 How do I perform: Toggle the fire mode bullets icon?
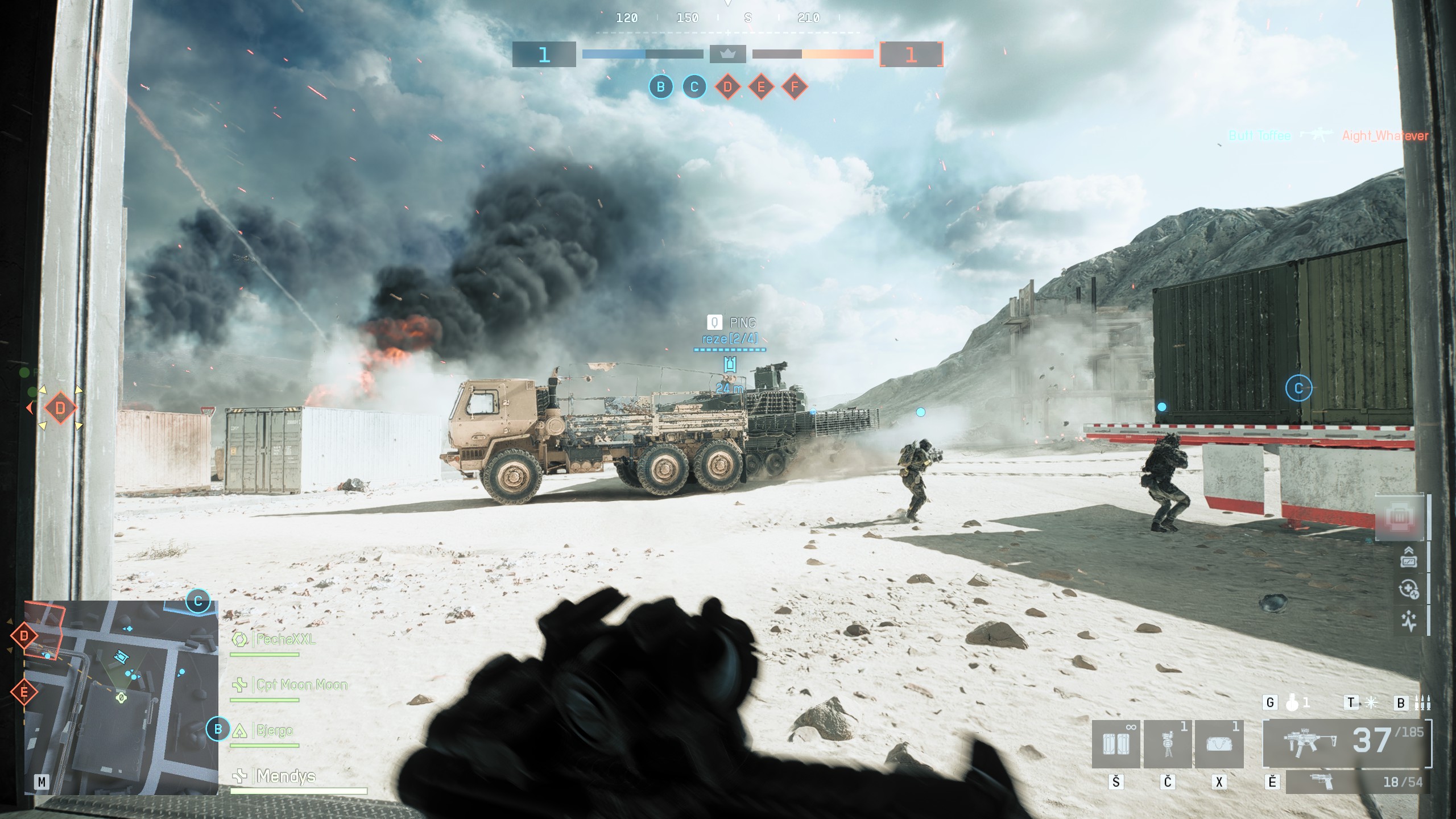tap(1422, 704)
